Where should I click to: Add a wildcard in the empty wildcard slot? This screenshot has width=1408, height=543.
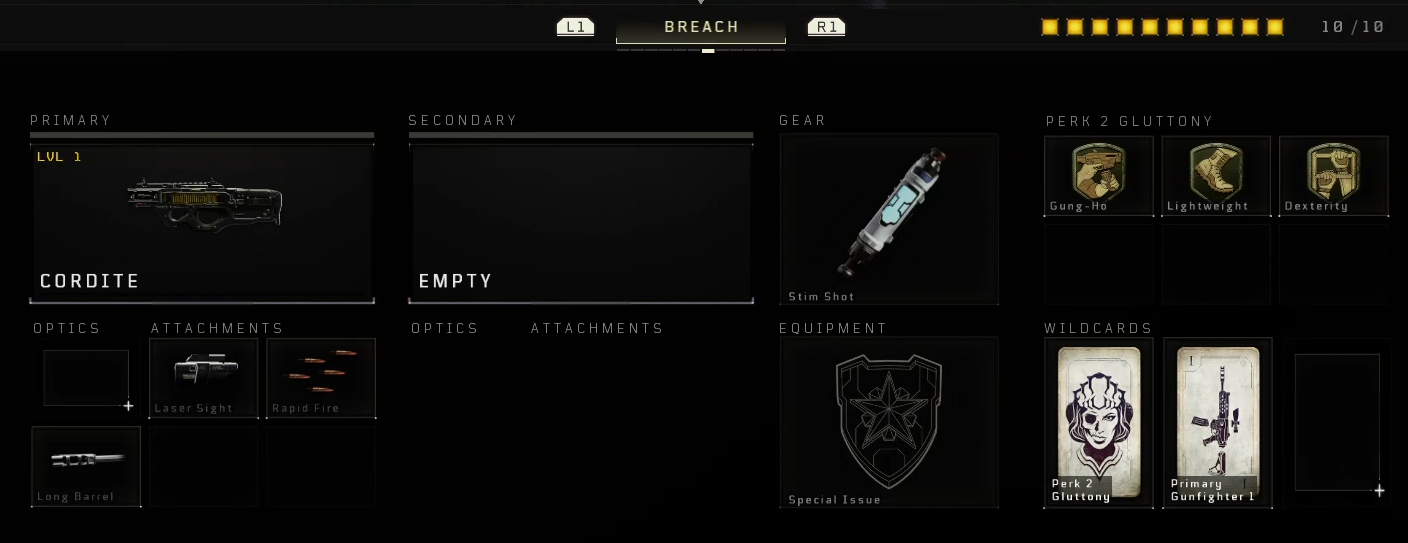click(x=1337, y=422)
